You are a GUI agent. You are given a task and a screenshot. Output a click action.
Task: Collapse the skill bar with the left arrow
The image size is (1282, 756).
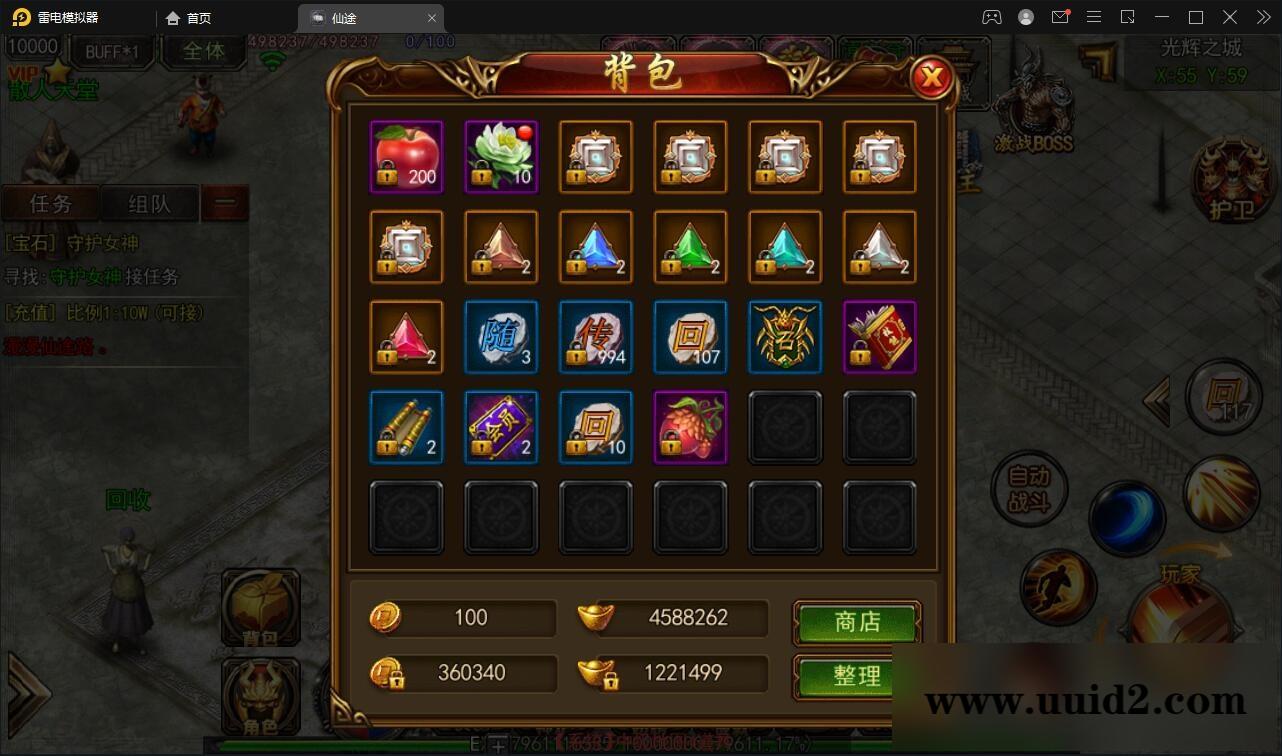click(1156, 400)
